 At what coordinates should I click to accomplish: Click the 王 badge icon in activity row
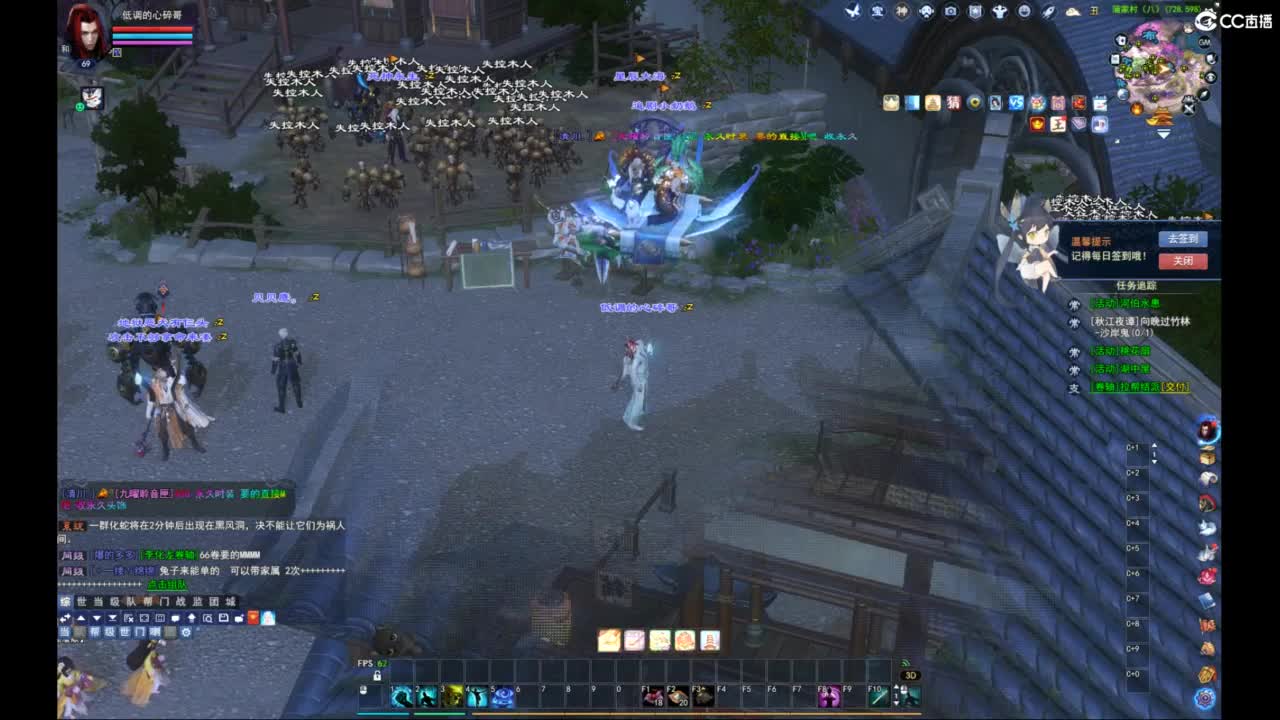(x=1058, y=123)
